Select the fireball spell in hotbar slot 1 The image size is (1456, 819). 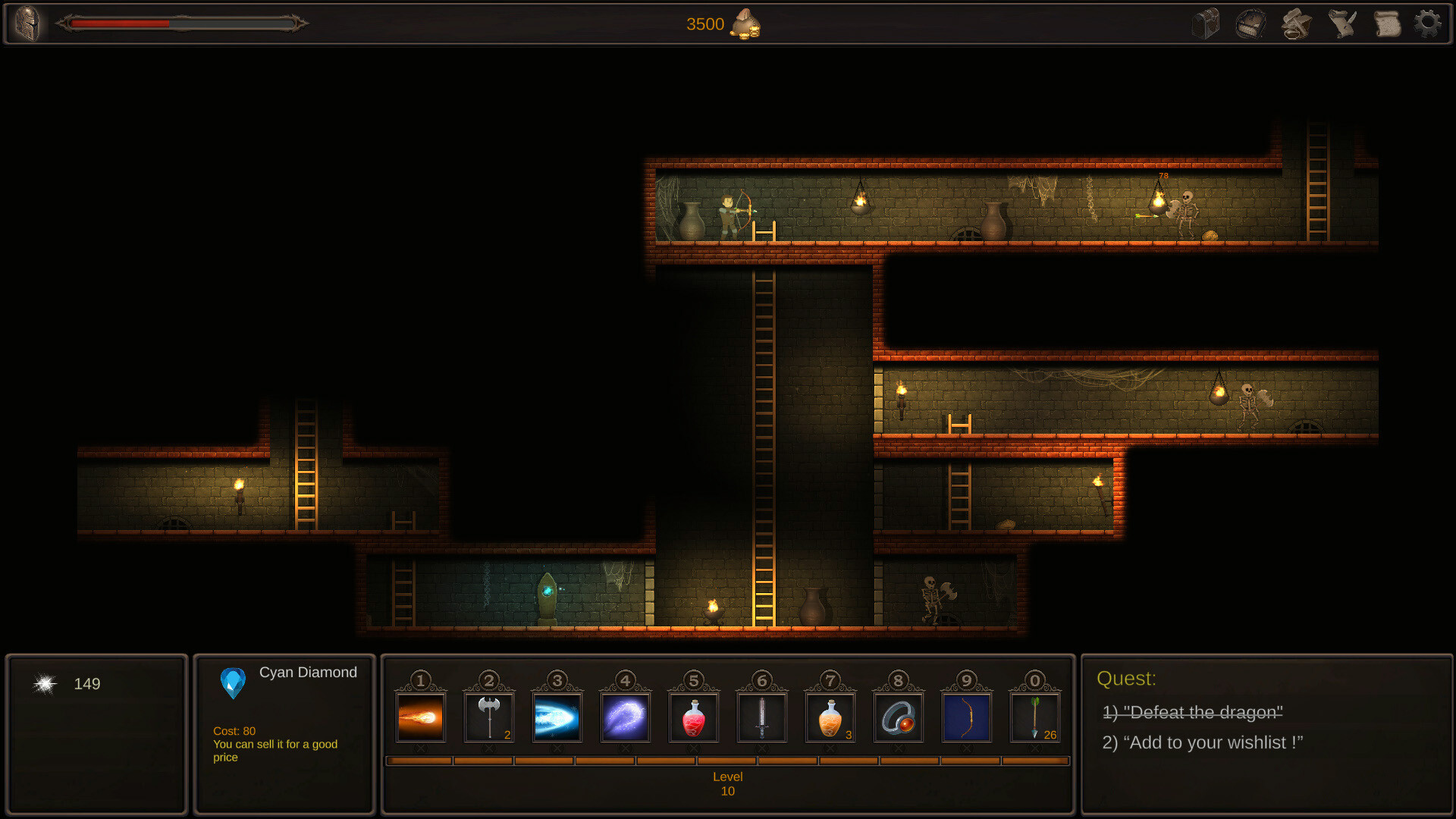(421, 715)
